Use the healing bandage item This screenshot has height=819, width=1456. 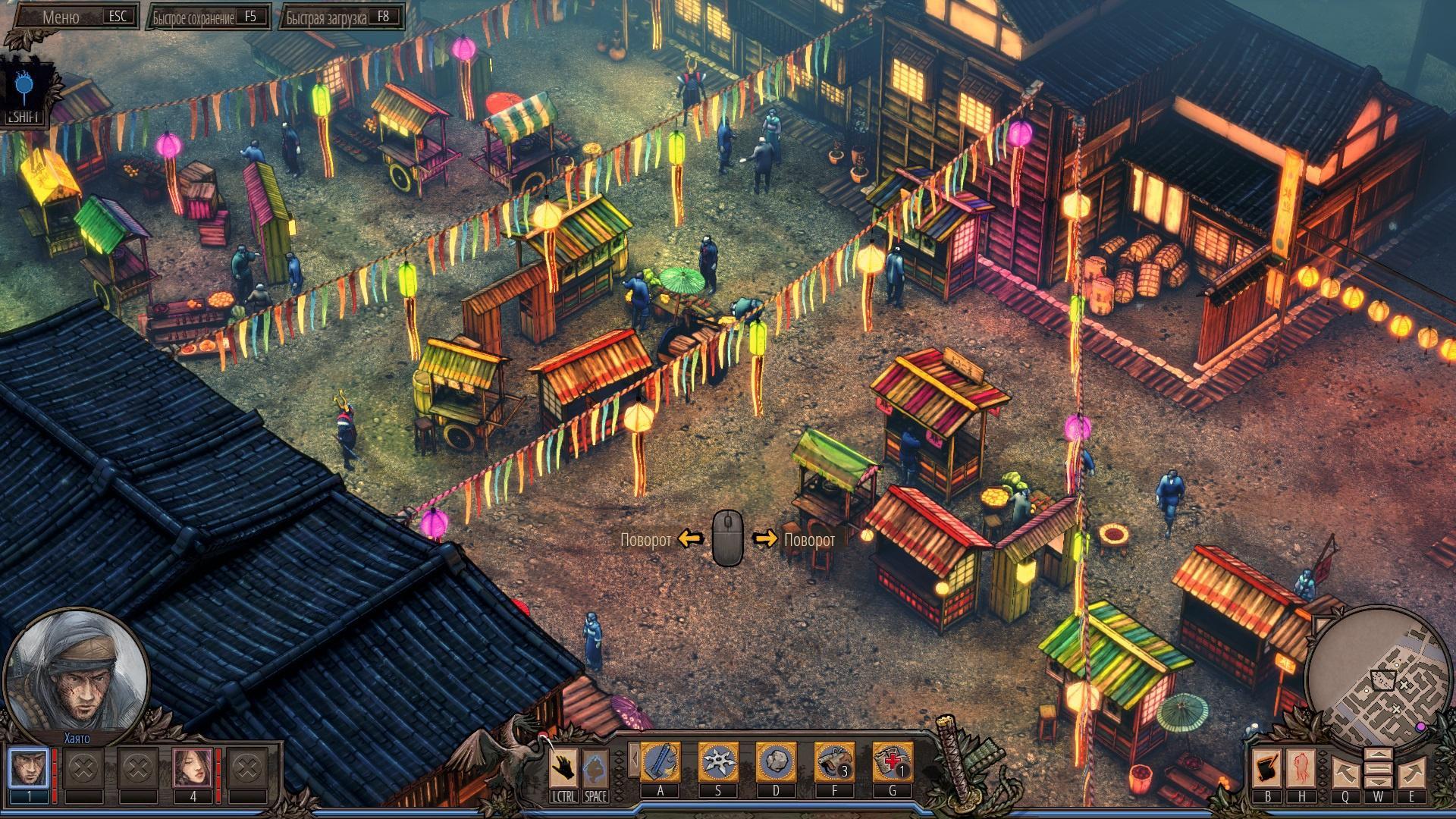[893, 762]
